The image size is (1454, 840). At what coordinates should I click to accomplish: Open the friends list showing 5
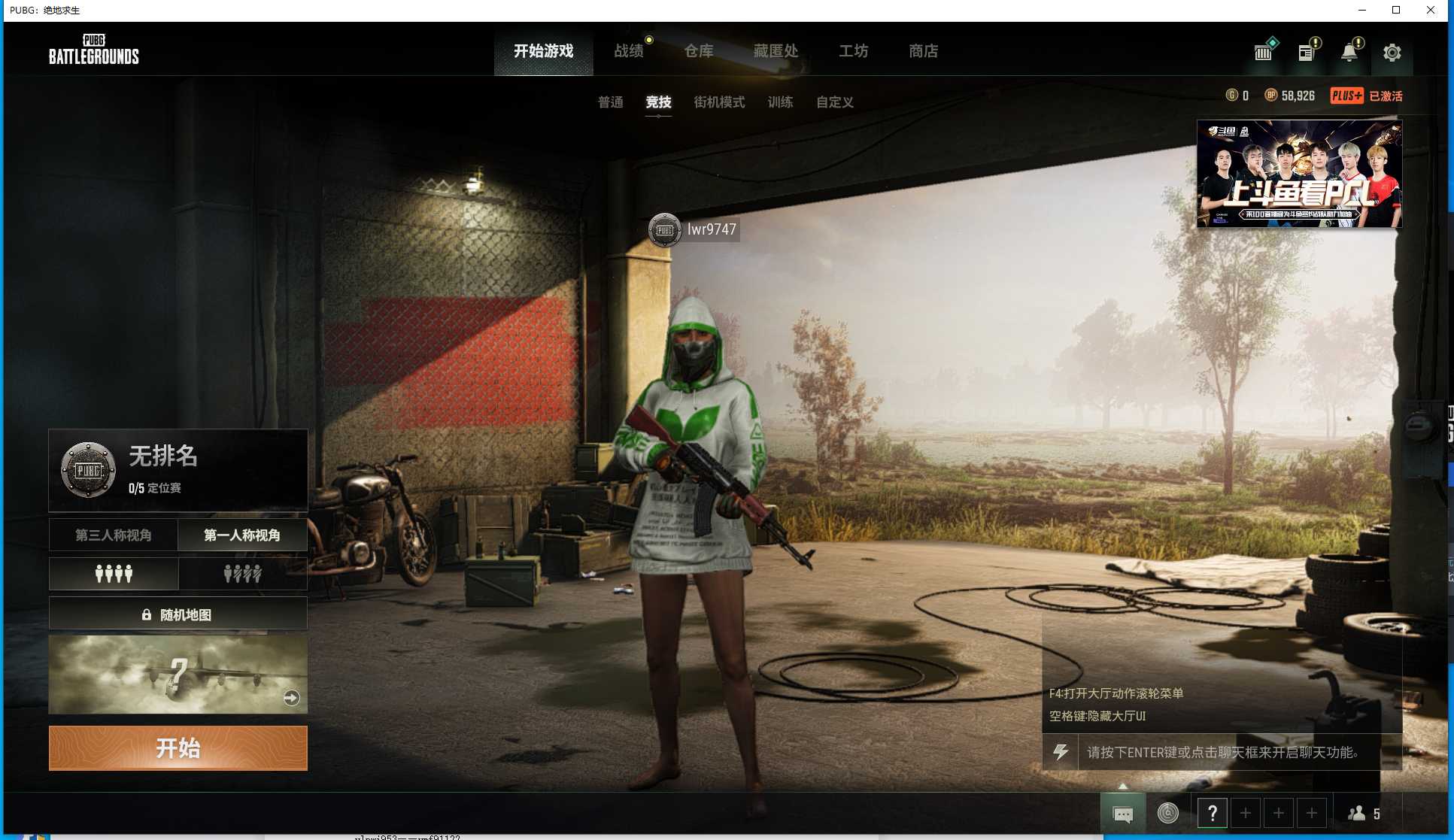tap(1363, 813)
